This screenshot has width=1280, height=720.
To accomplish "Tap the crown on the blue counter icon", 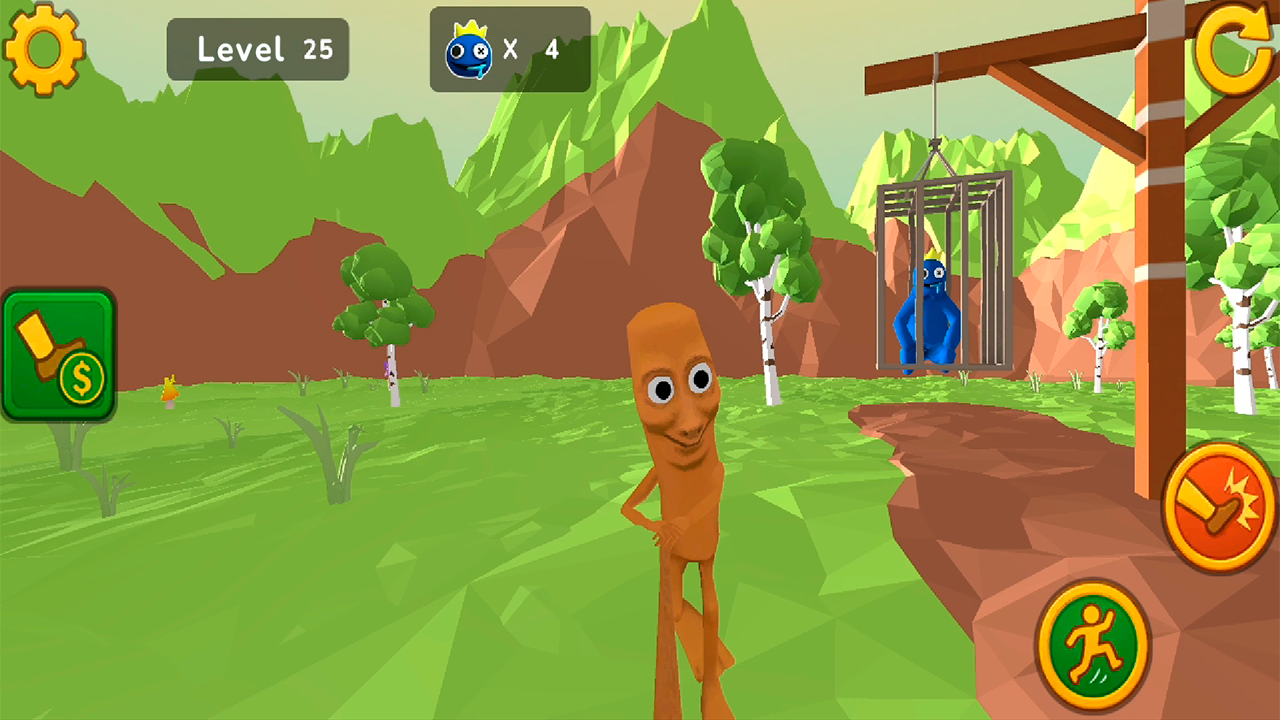I will [470, 25].
